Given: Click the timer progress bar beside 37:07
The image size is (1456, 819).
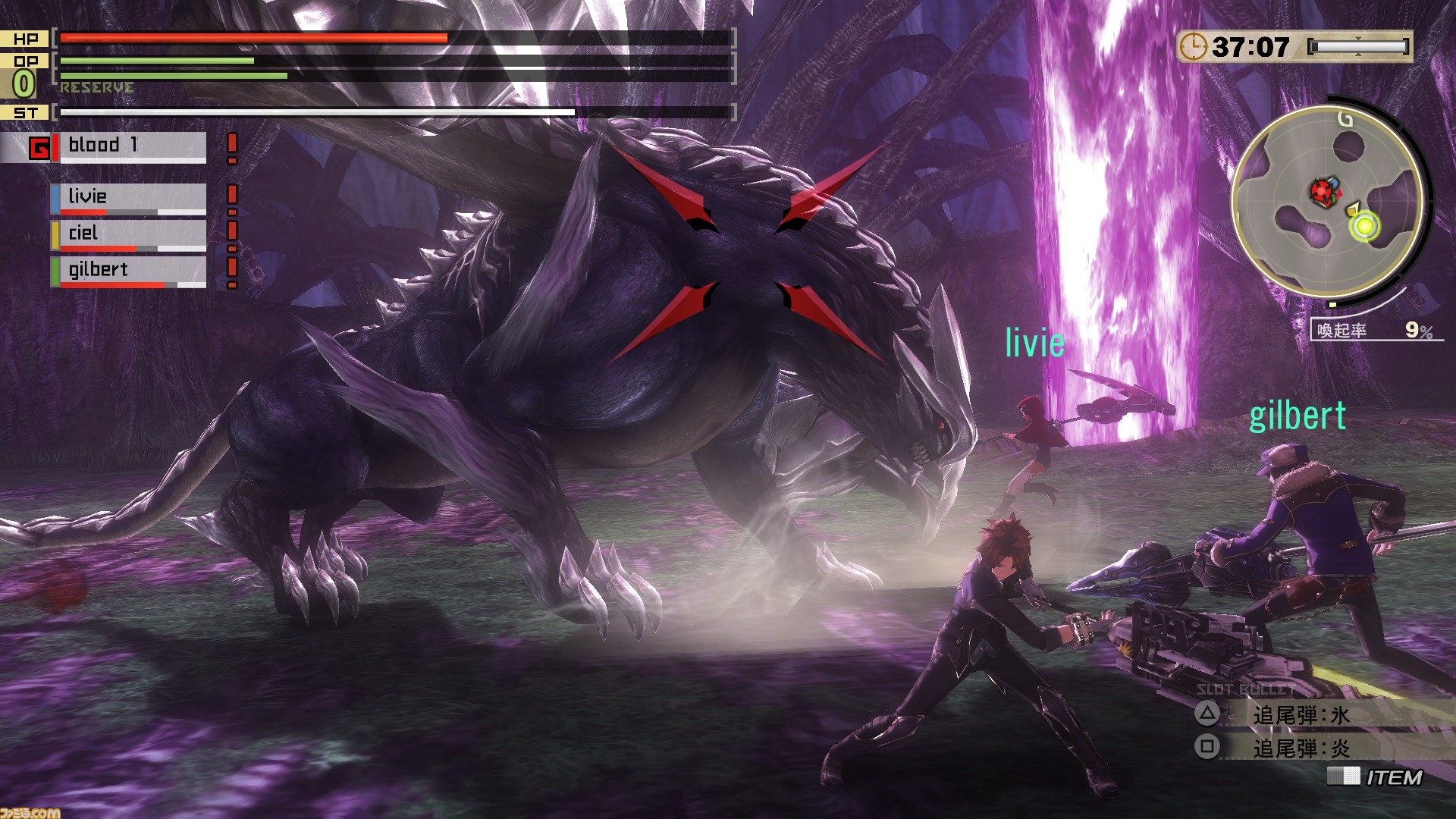Looking at the screenshot, I should click(x=1357, y=47).
